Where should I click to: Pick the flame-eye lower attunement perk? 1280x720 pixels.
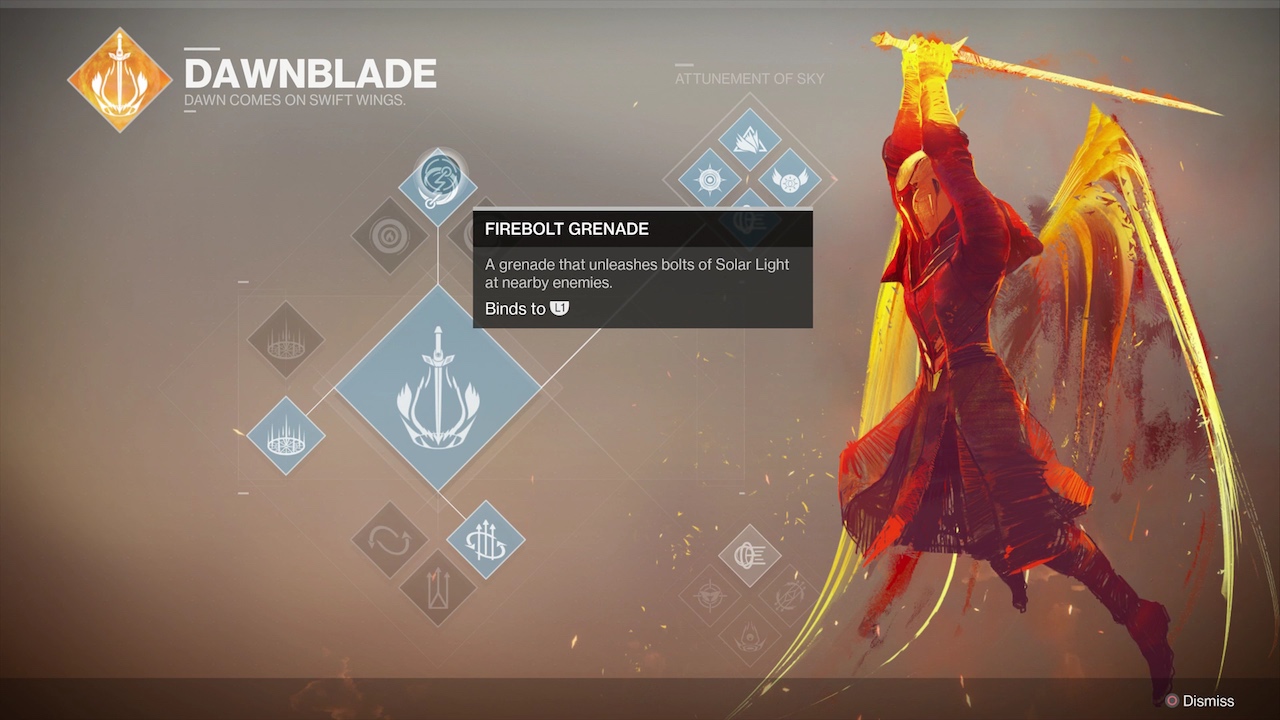click(749, 636)
